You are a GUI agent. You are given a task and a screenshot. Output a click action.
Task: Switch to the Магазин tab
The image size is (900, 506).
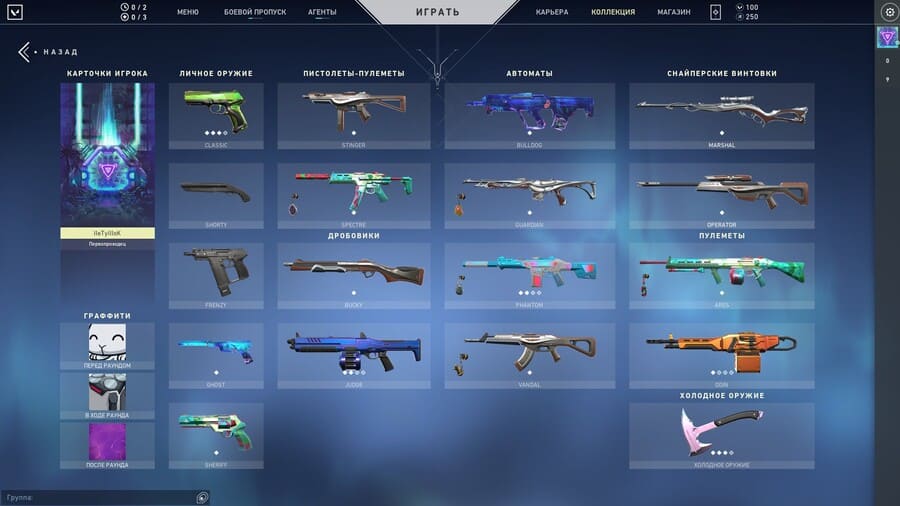coord(674,12)
